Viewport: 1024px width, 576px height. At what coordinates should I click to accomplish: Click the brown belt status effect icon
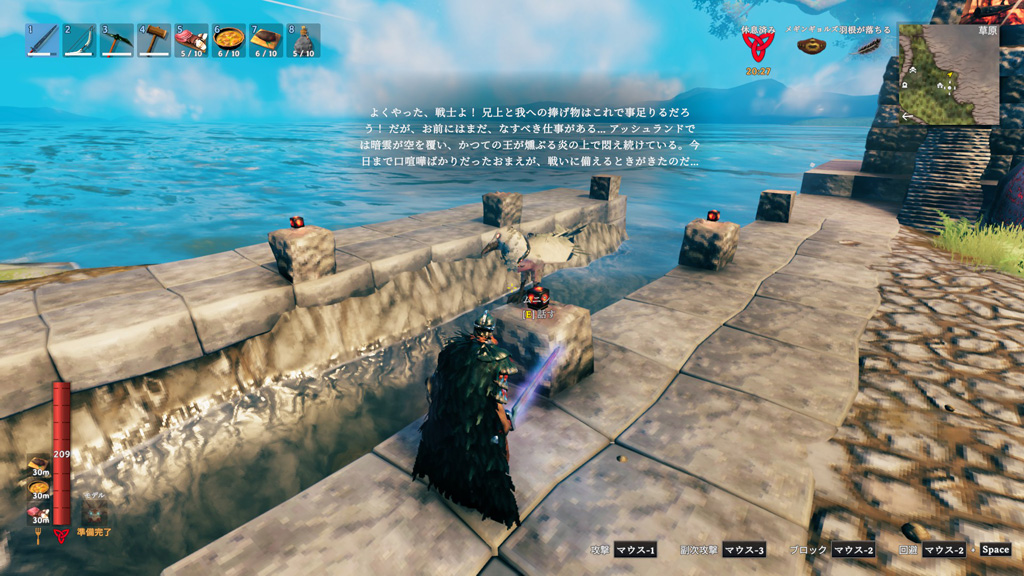[x=811, y=46]
